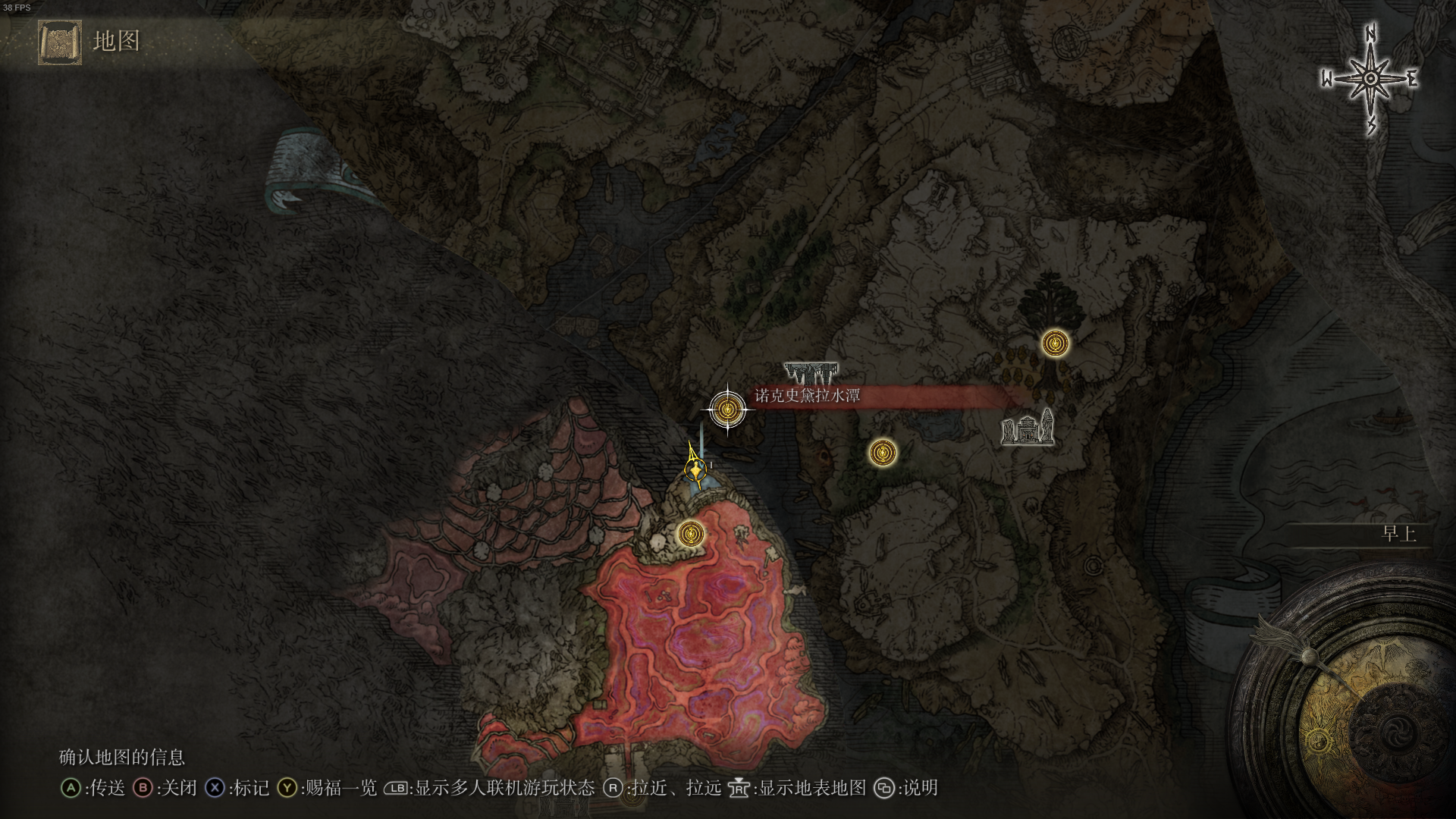The width and height of the screenshot is (1456, 819).
Task: Select the building and statue landmark icon
Action: click(1028, 428)
